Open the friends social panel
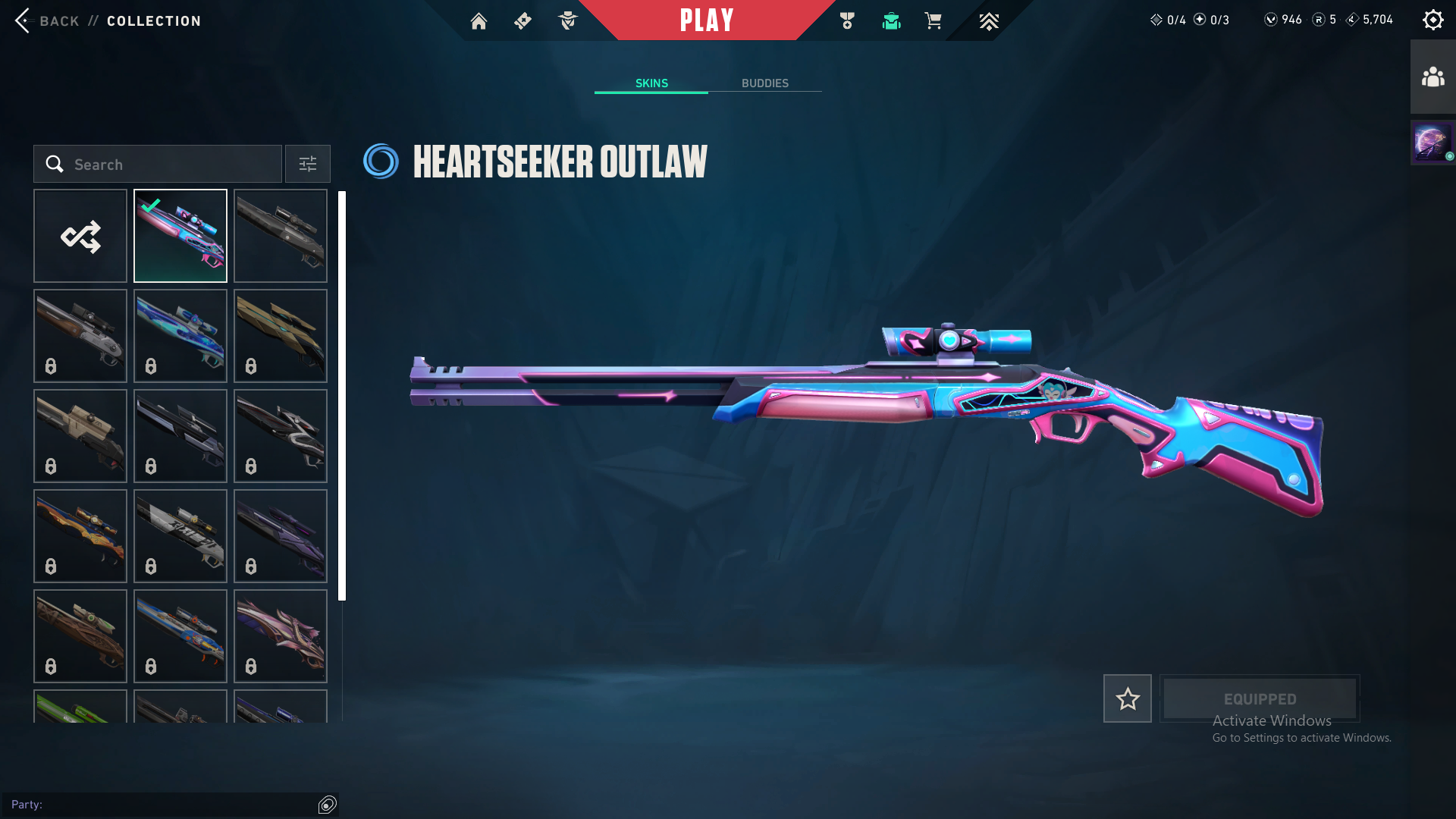Viewport: 1456px width, 819px height. point(1432,77)
